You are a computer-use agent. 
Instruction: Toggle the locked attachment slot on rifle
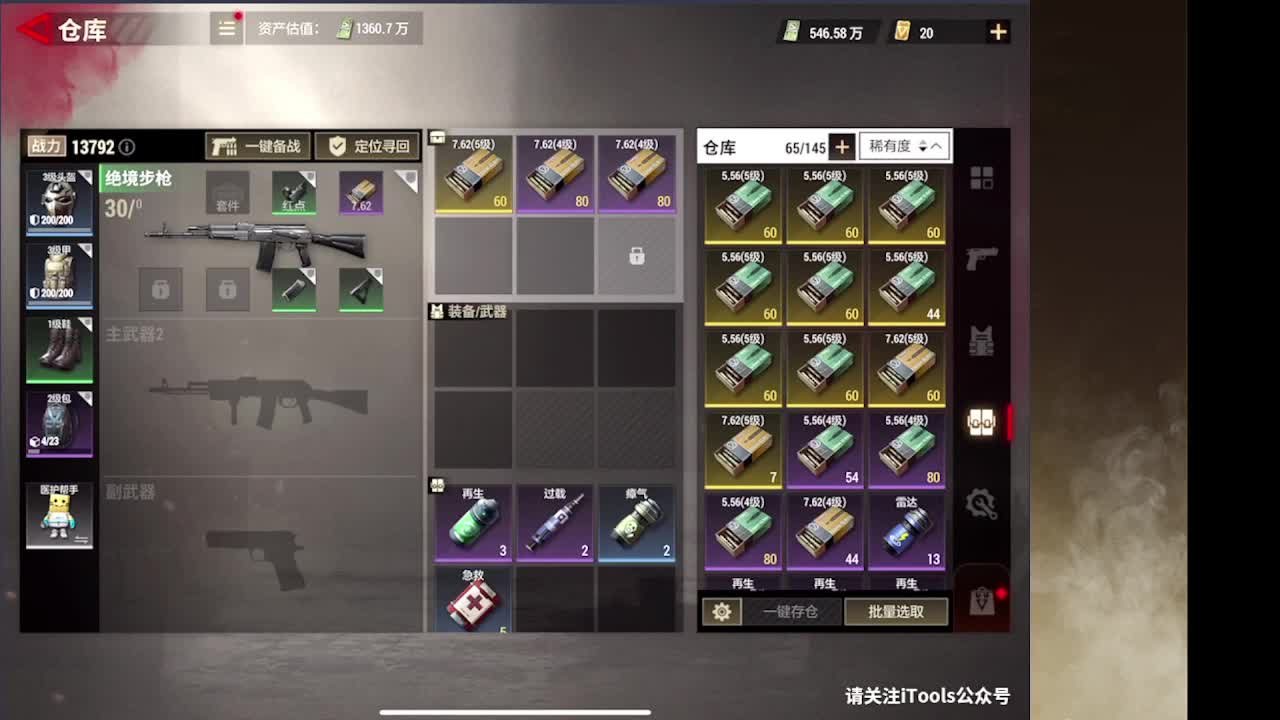click(161, 289)
